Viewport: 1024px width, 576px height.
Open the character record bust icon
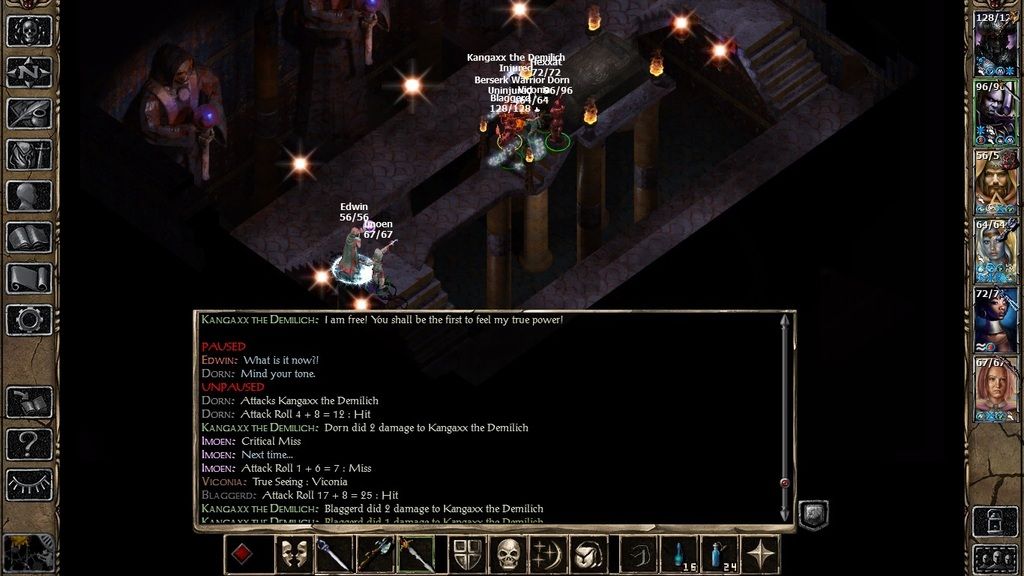coord(29,196)
